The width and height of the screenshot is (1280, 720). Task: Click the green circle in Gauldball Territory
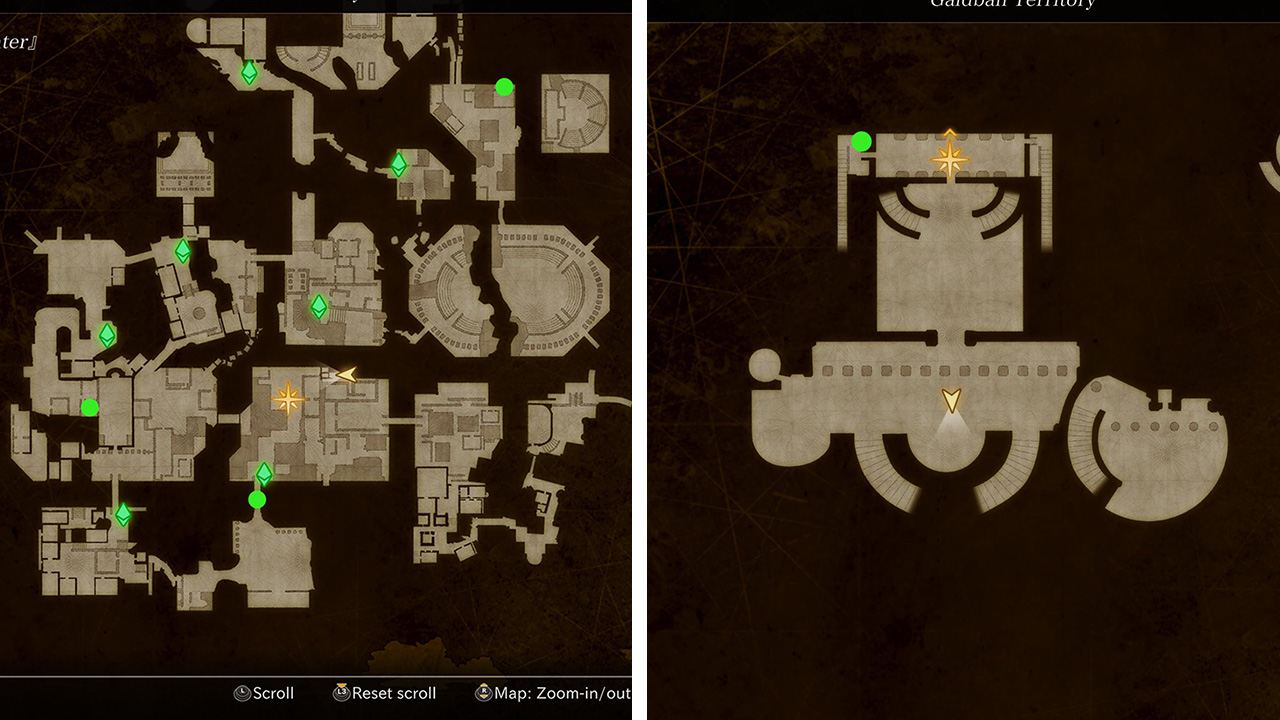pyautogui.click(x=862, y=141)
